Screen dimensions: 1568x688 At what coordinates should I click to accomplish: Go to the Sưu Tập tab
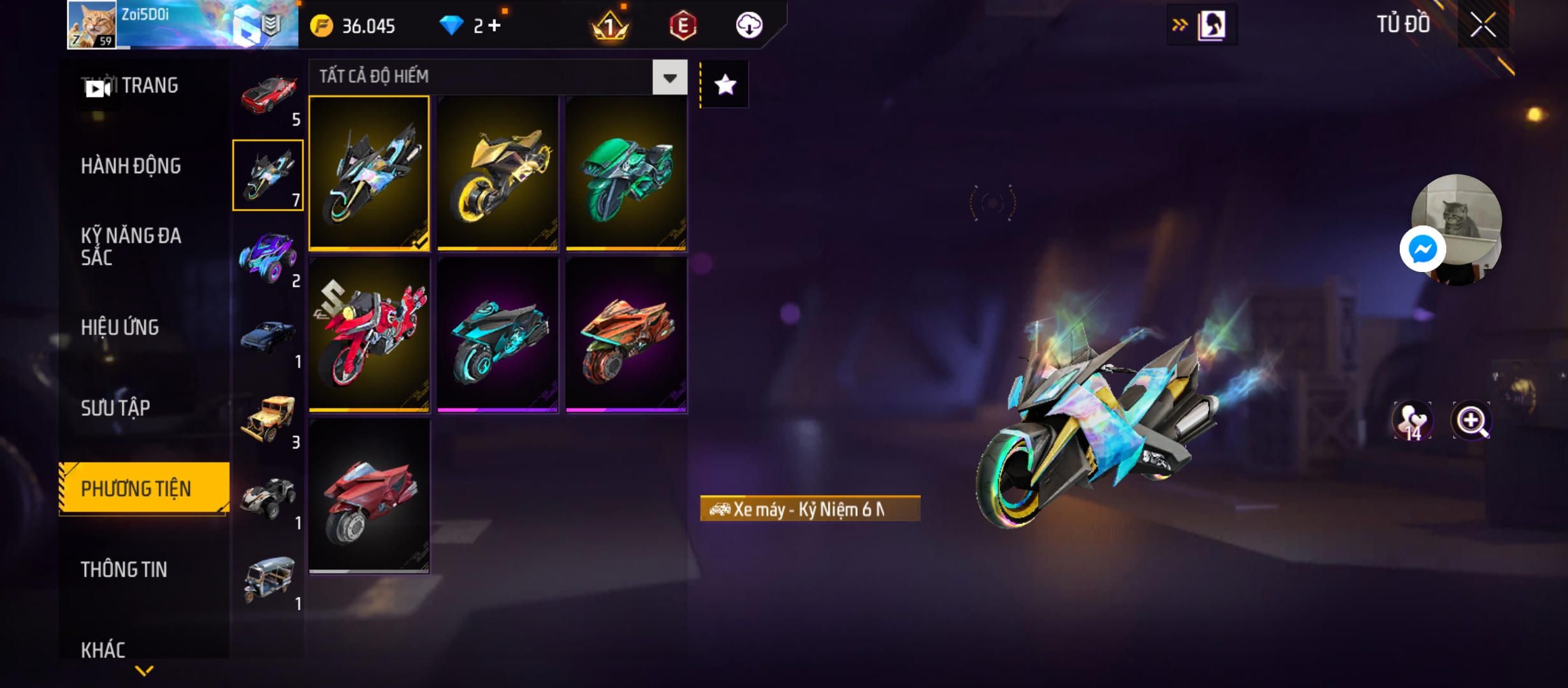point(115,408)
